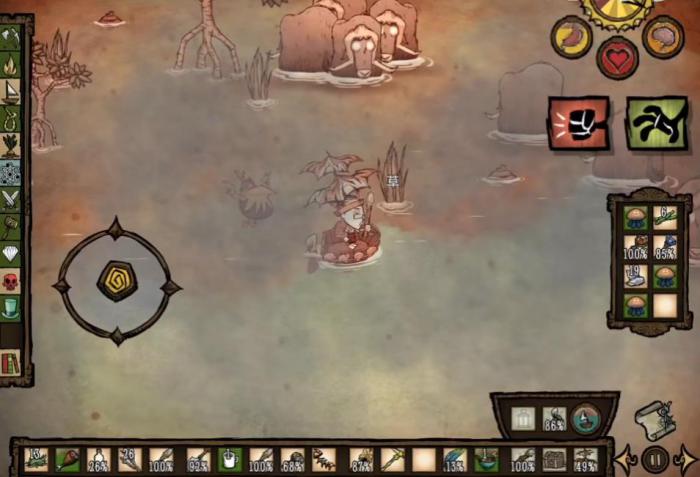Open the rolled map scroll
The height and width of the screenshot is (477, 700).
655,417
